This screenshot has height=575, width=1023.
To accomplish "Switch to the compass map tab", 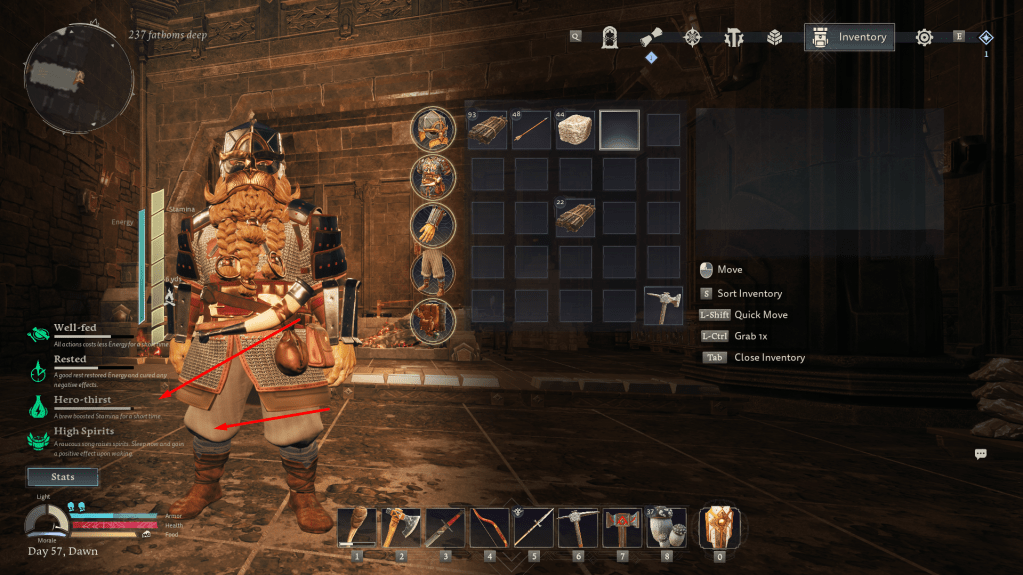I will (691, 38).
